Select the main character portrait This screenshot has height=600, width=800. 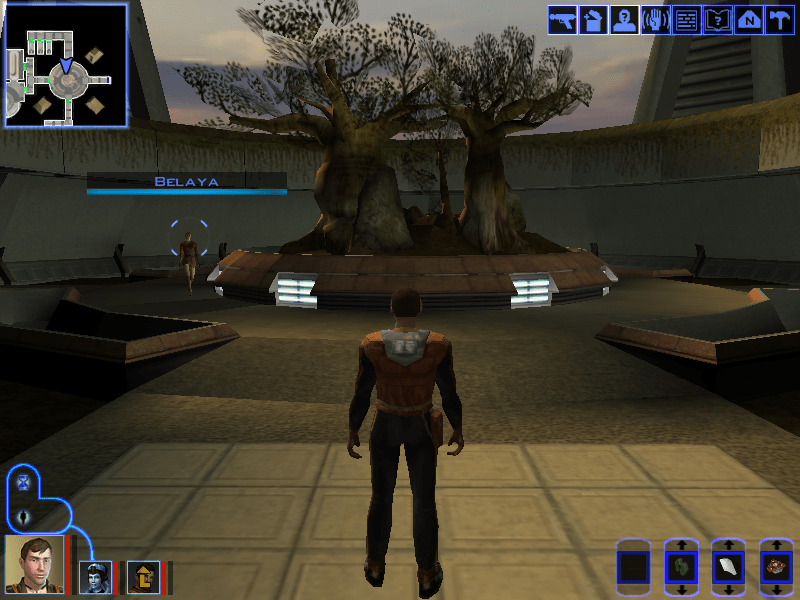(34, 563)
